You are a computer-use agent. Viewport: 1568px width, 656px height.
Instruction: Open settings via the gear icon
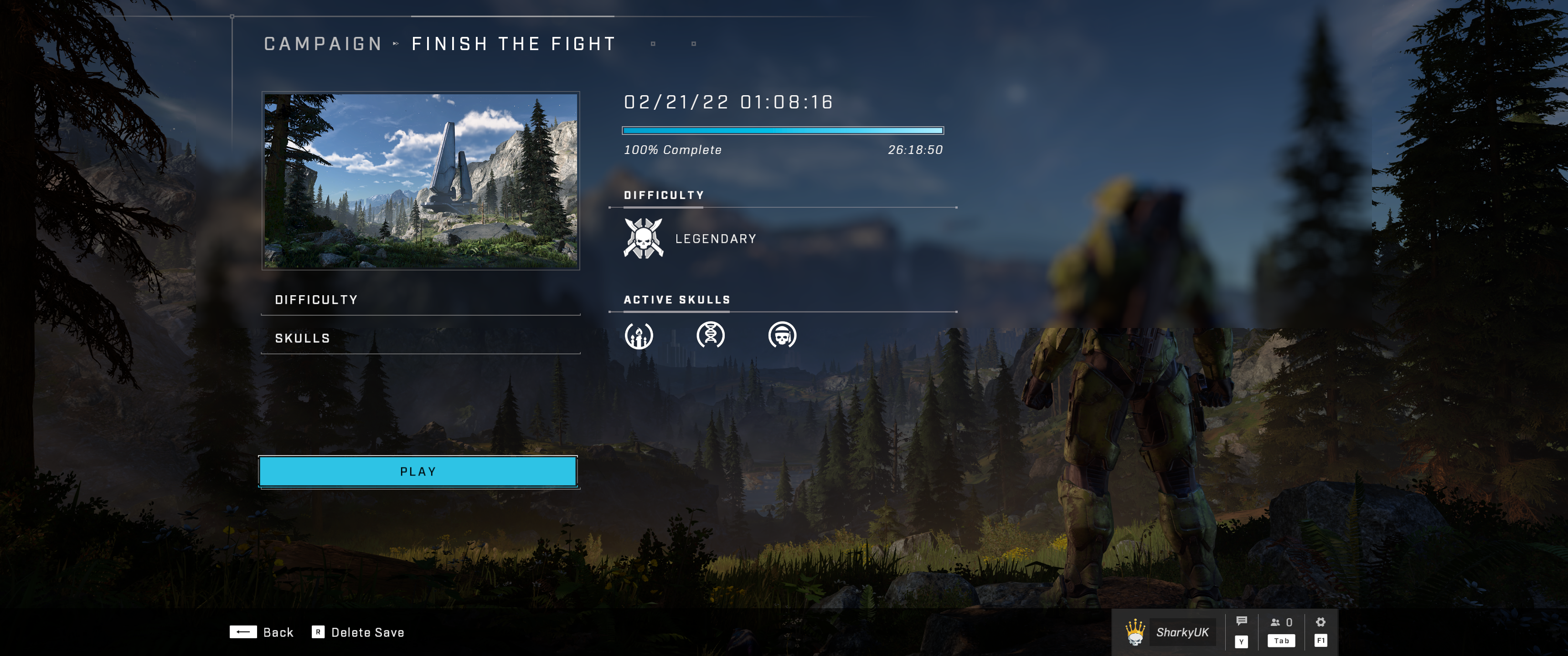(1320, 622)
